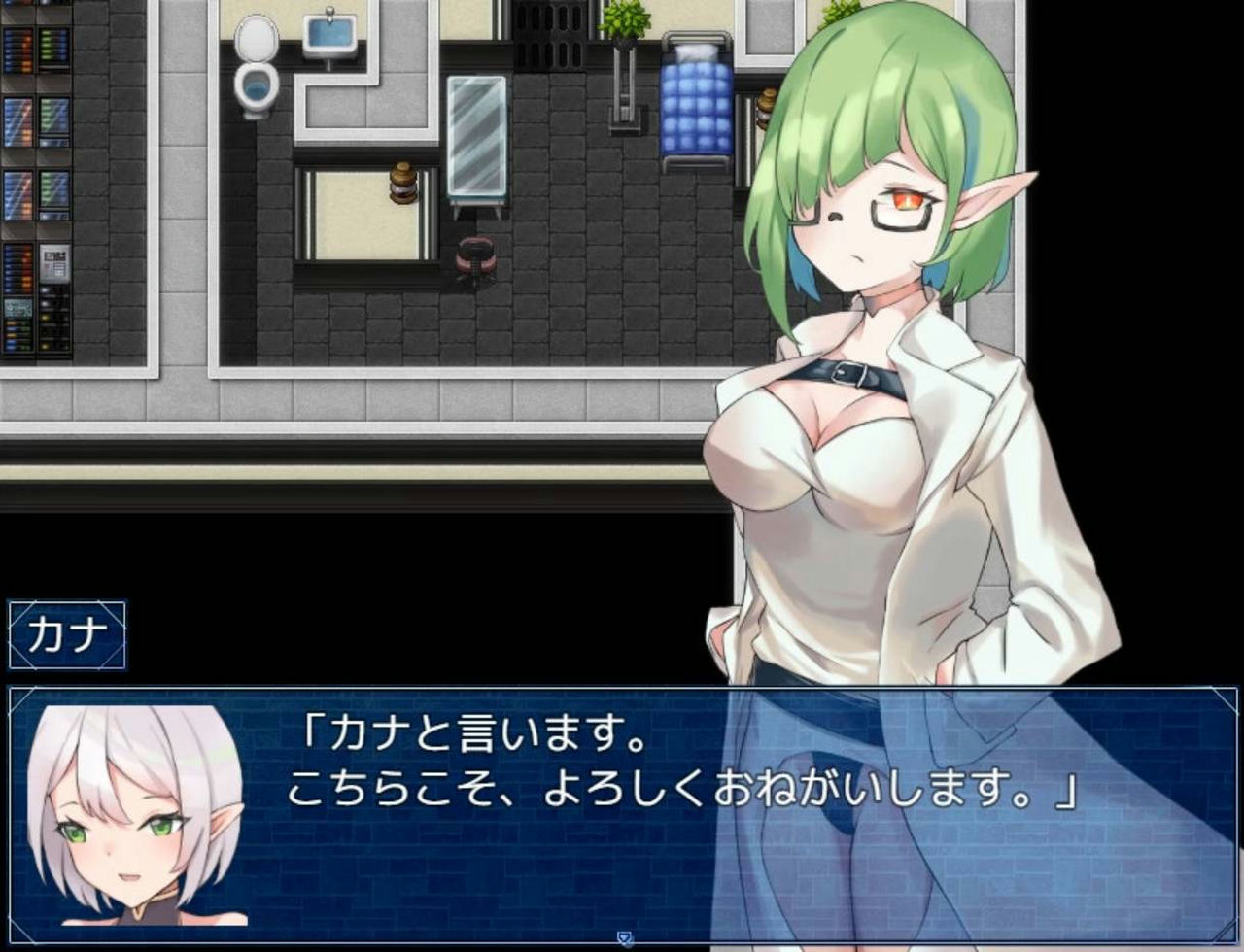Click the red office chair below the mirror
The width and height of the screenshot is (1244, 952).
[475, 255]
